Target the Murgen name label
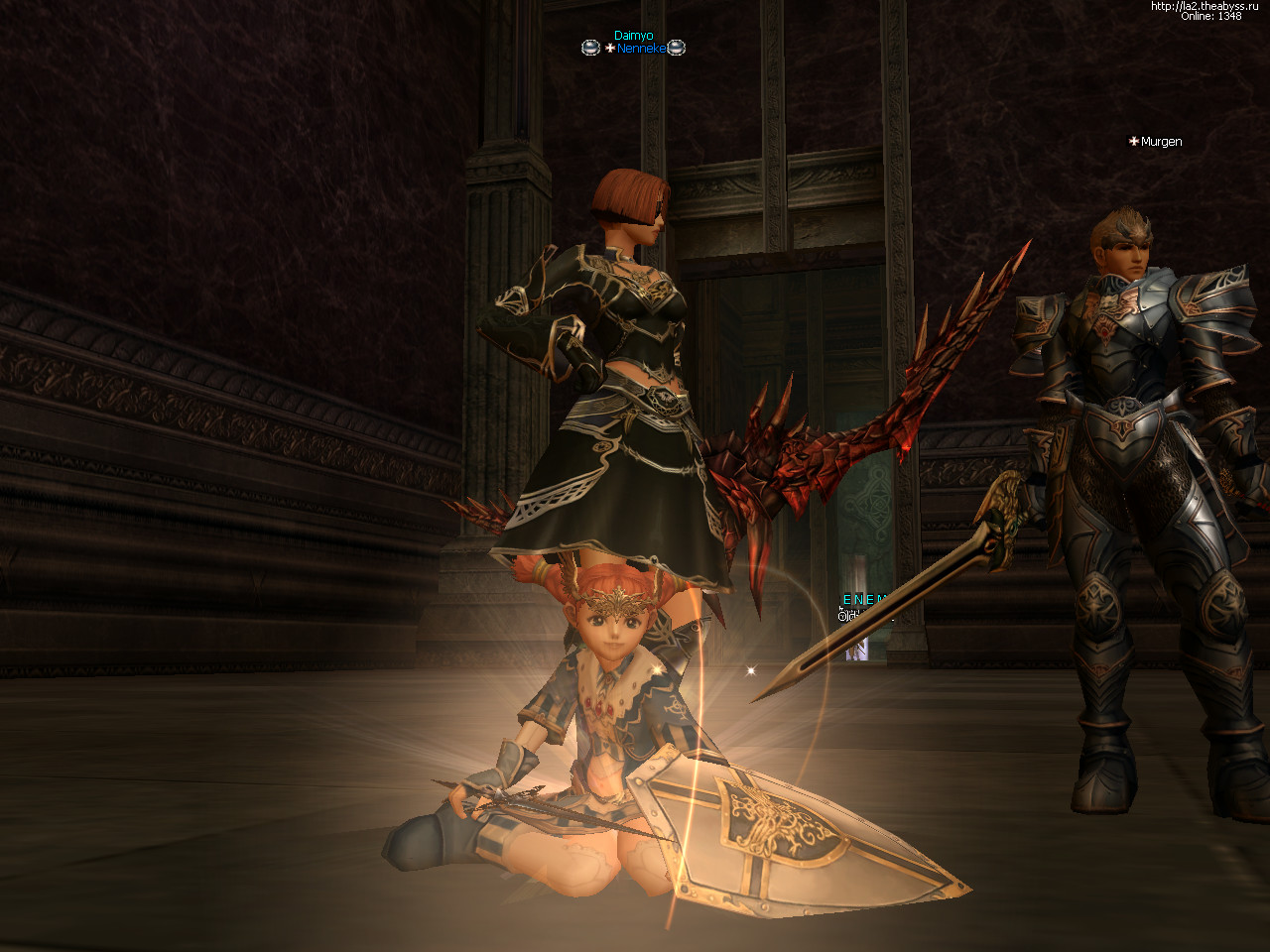The height and width of the screenshot is (952, 1270). click(1161, 142)
